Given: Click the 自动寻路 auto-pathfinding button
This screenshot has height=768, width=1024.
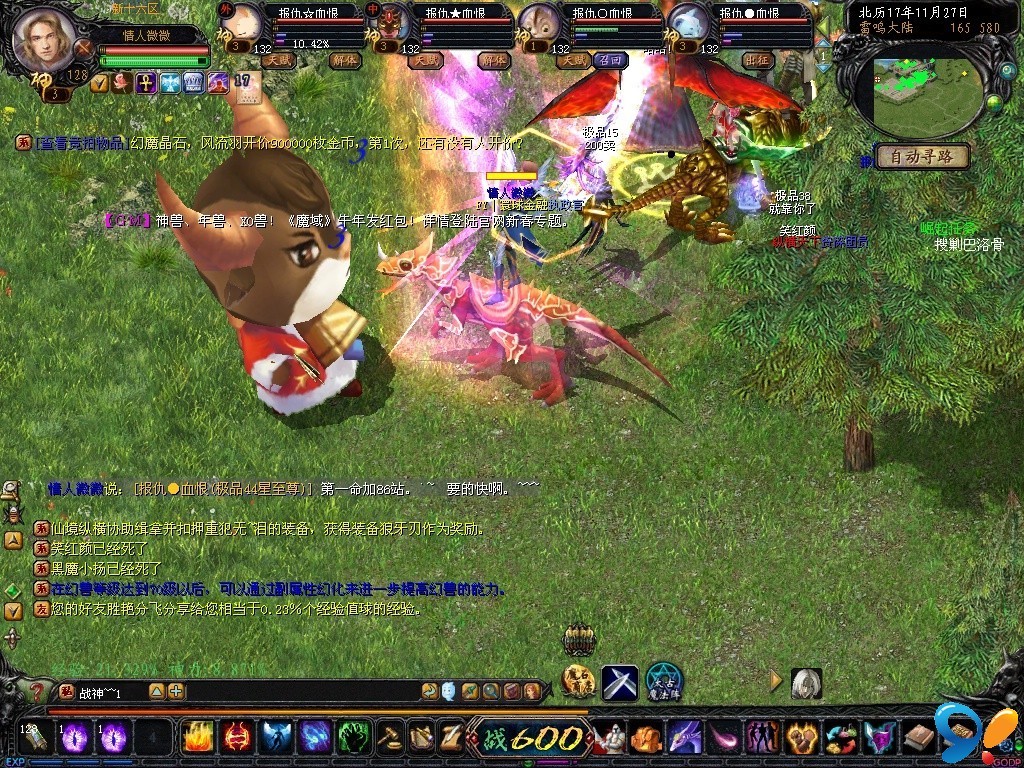Looking at the screenshot, I should (921, 156).
